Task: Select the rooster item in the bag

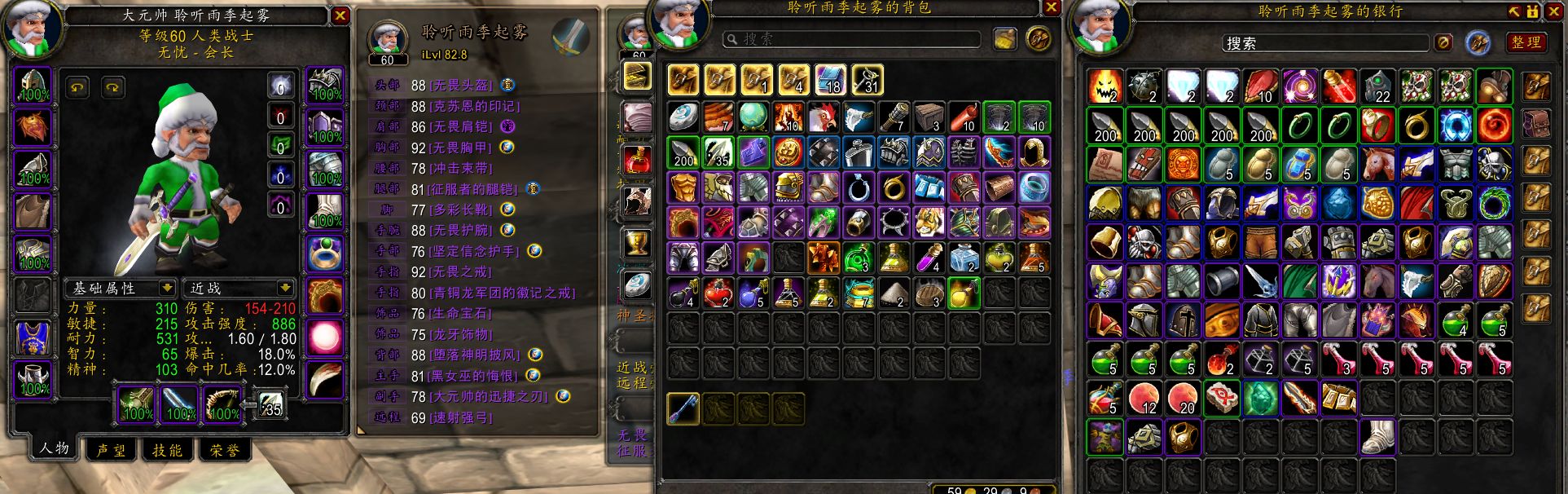Action: [823, 117]
